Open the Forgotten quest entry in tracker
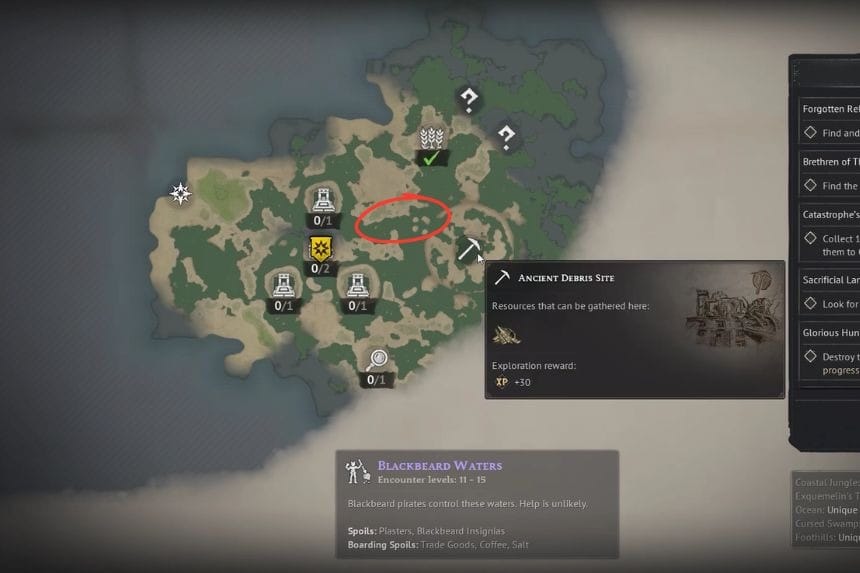This screenshot has width=860, height=573. pyautogui.click(x=830, y=109)
